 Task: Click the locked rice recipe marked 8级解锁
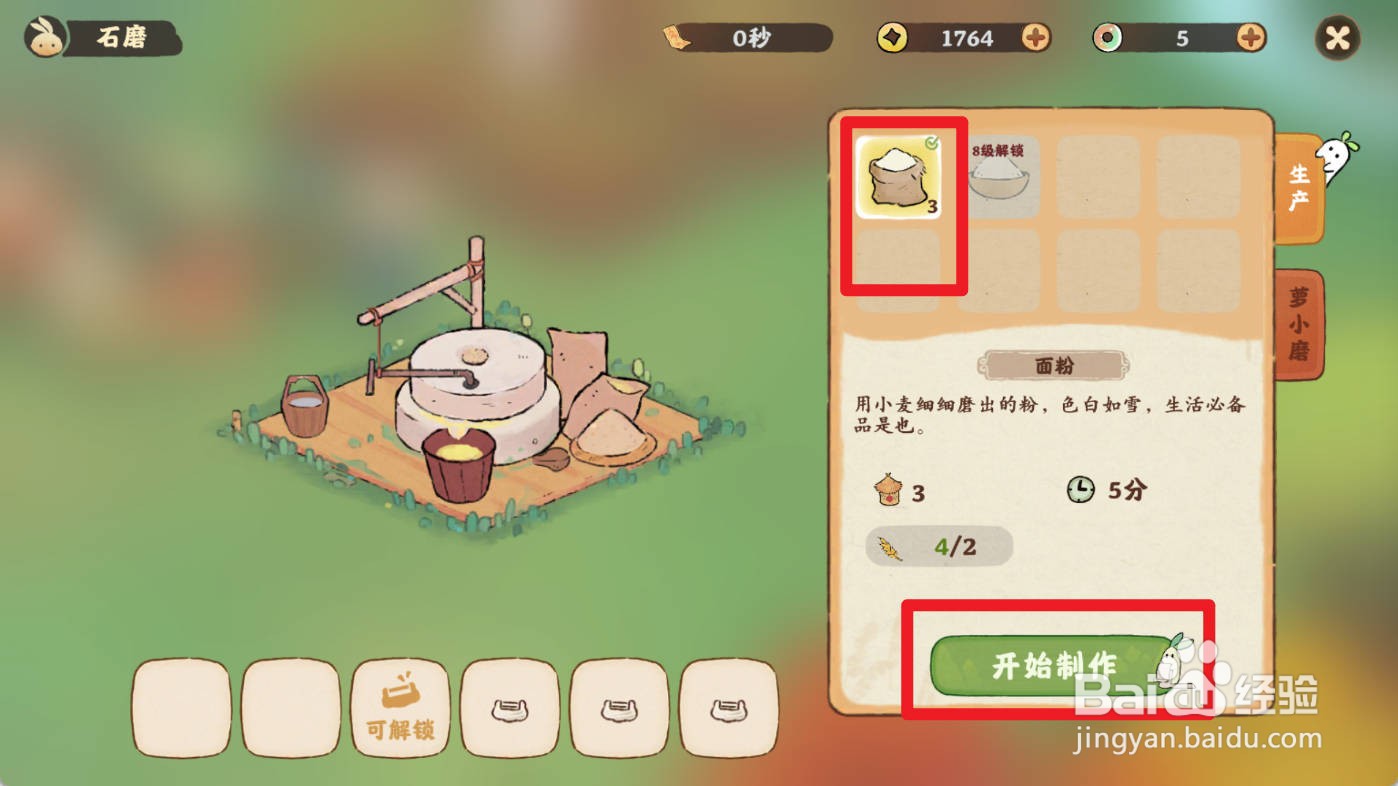coord(997,180)
